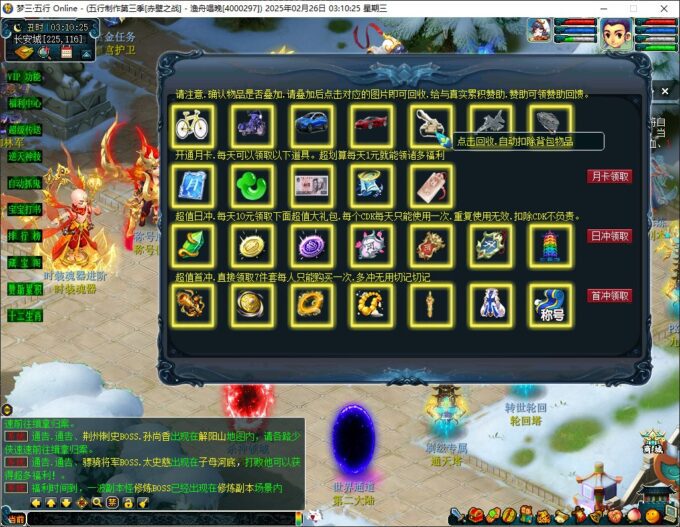
Task: Open the 十二生肖 zodiac menu
Action: (x=25, y=315)
